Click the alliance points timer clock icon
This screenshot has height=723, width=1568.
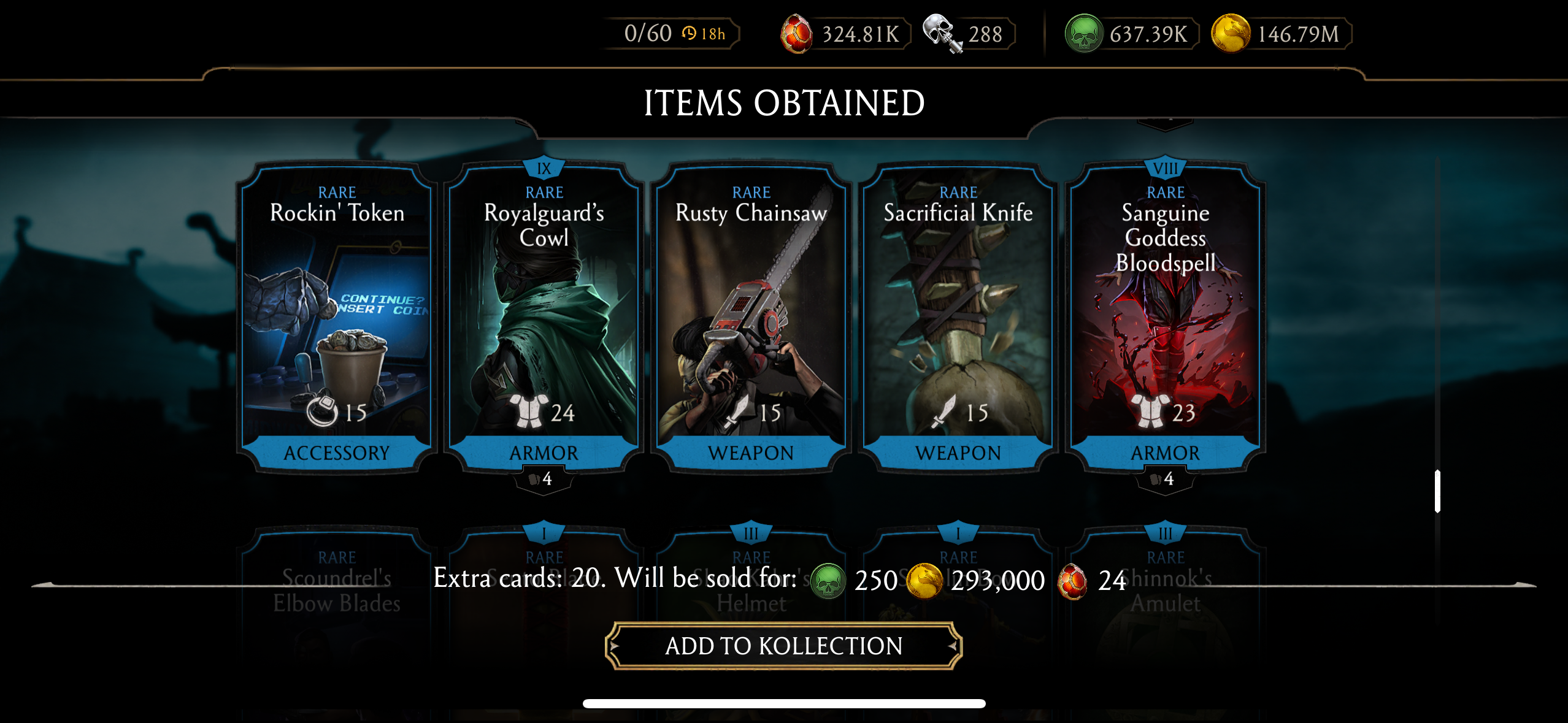690,34
